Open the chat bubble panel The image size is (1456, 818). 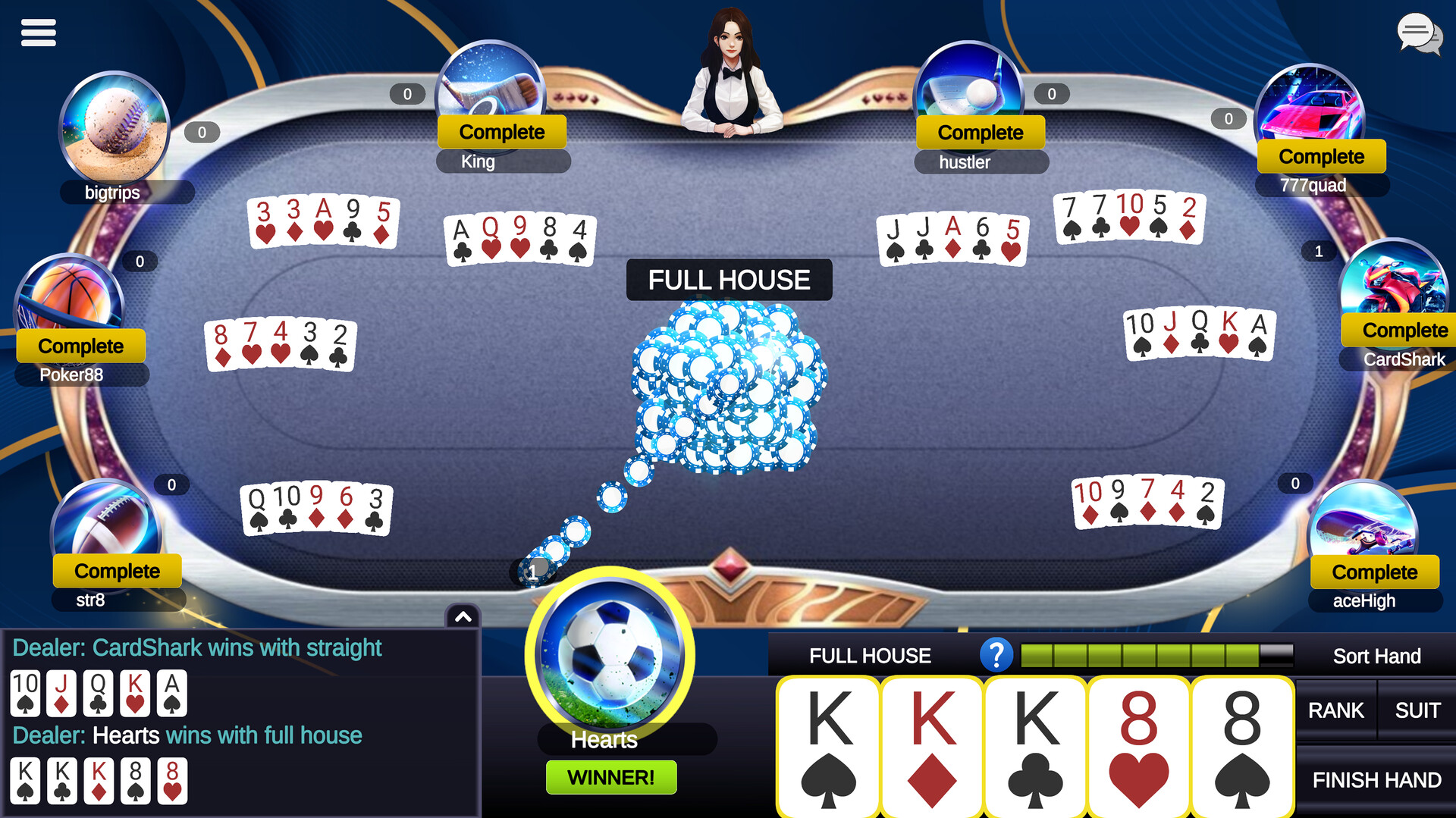click(x=1420, y=33)
